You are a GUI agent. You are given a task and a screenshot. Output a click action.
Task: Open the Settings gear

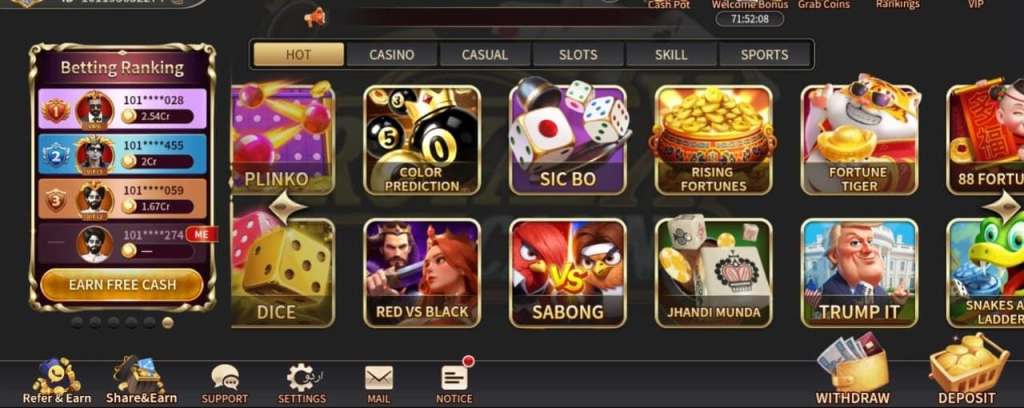(x=301, y=381)
